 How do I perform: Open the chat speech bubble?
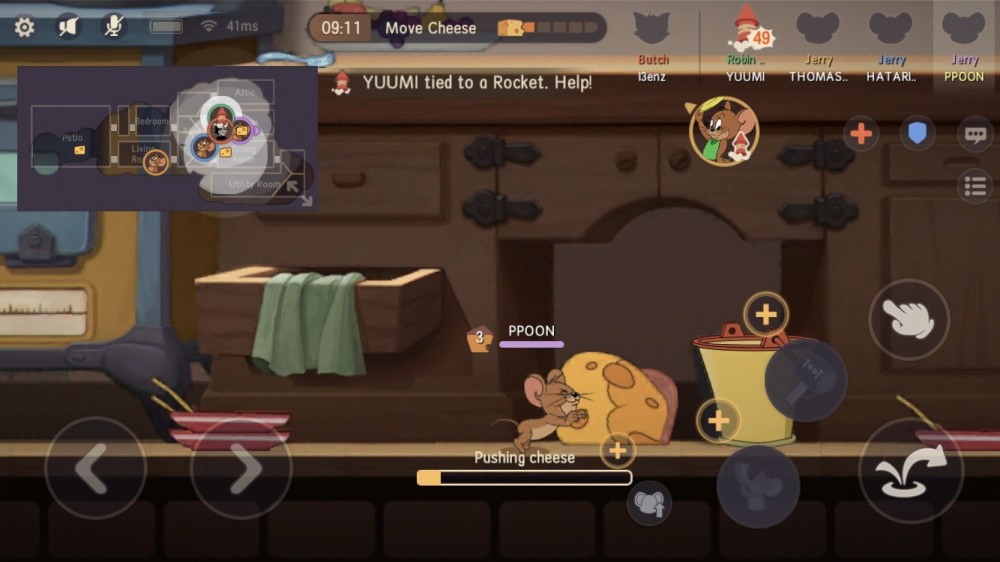974,133
